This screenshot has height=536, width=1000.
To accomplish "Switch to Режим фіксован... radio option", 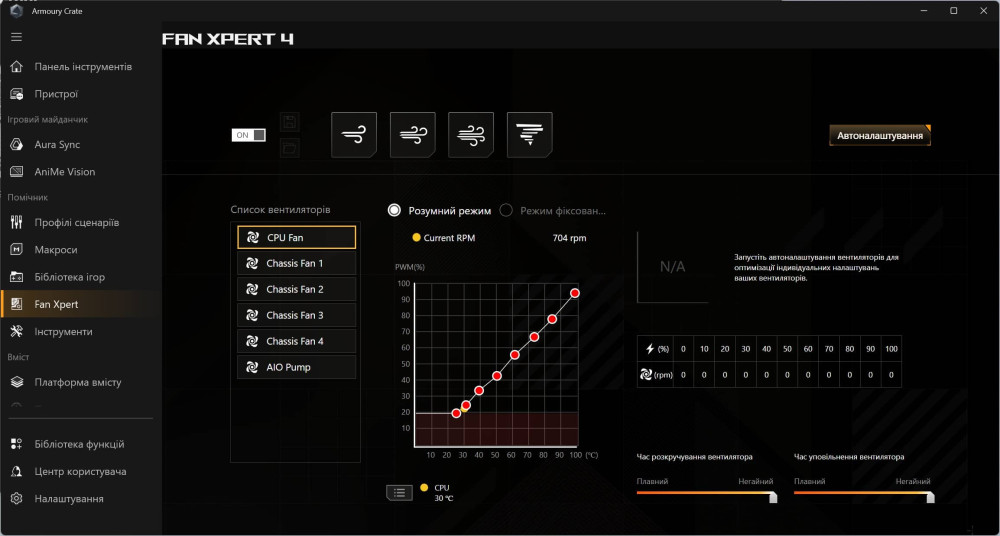I will coord(507,211).
